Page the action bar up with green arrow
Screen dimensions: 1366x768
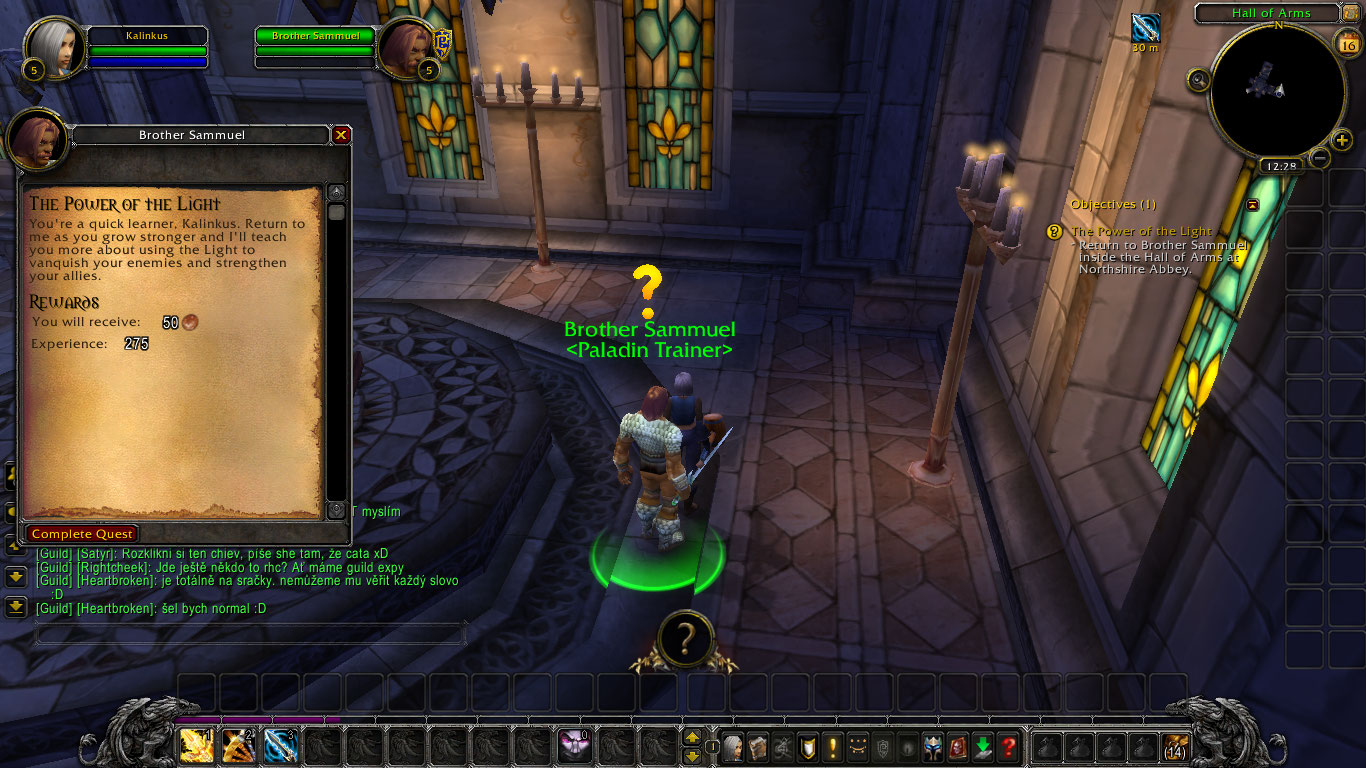pos(692,738)
